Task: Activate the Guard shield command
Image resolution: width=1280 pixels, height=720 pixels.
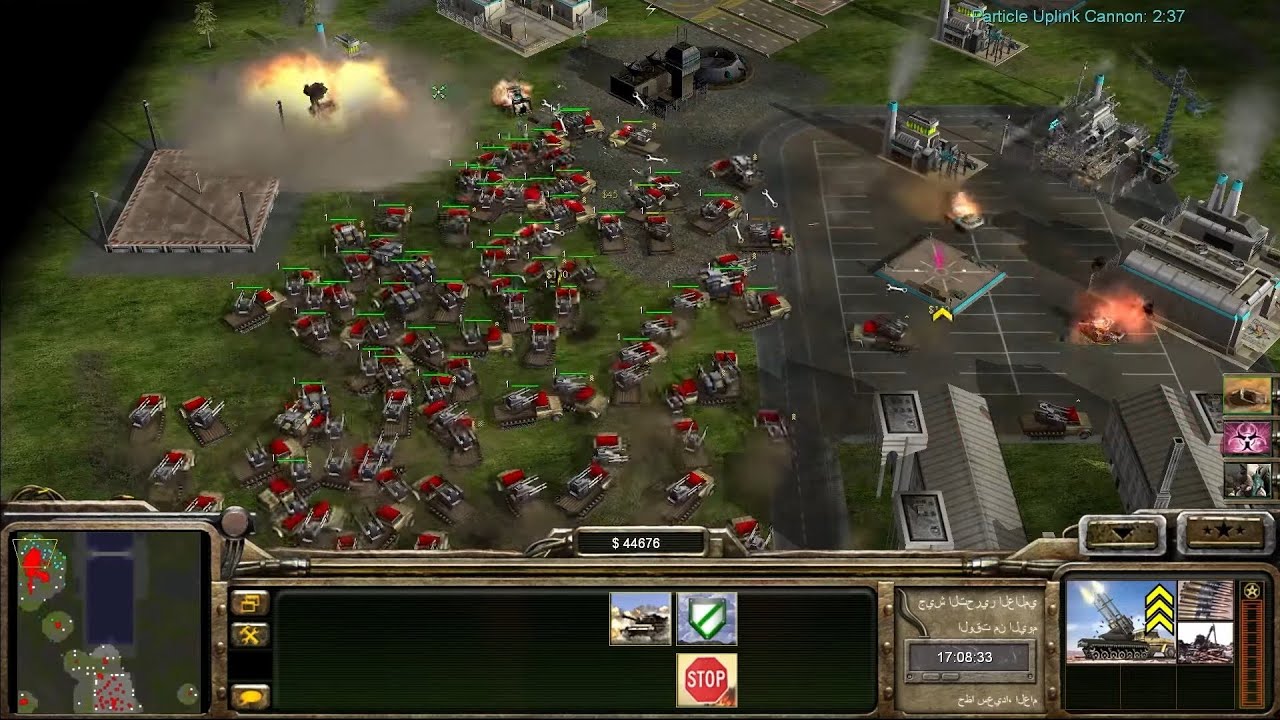Action: coord(706,618)
